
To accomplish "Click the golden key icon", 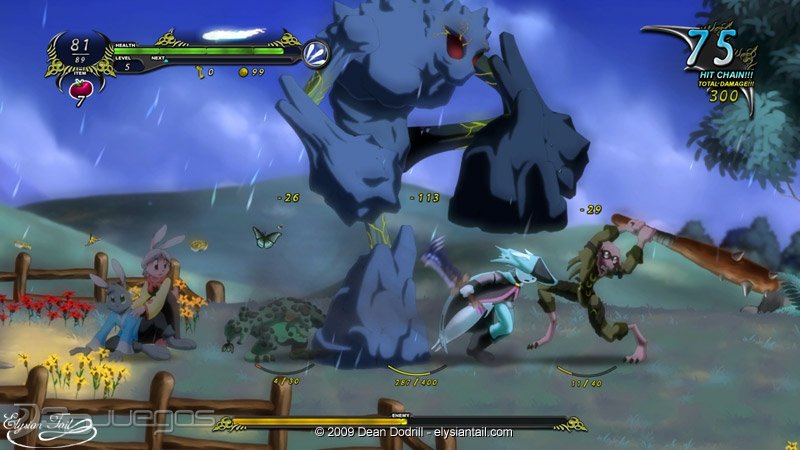I will pyautogui.click(x=199, y=73).
